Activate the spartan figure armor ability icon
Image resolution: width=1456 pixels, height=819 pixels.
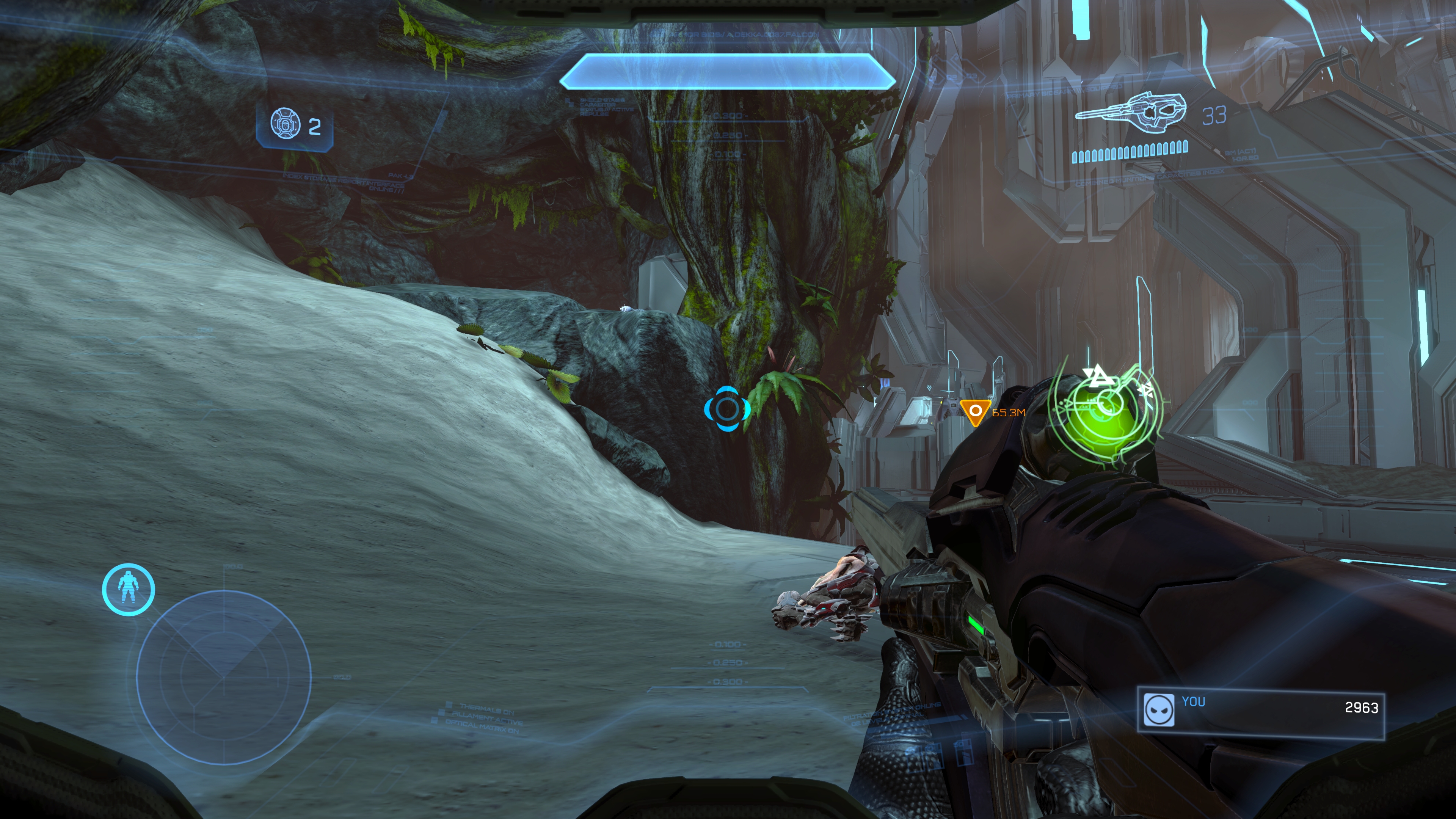coord(128,589)
